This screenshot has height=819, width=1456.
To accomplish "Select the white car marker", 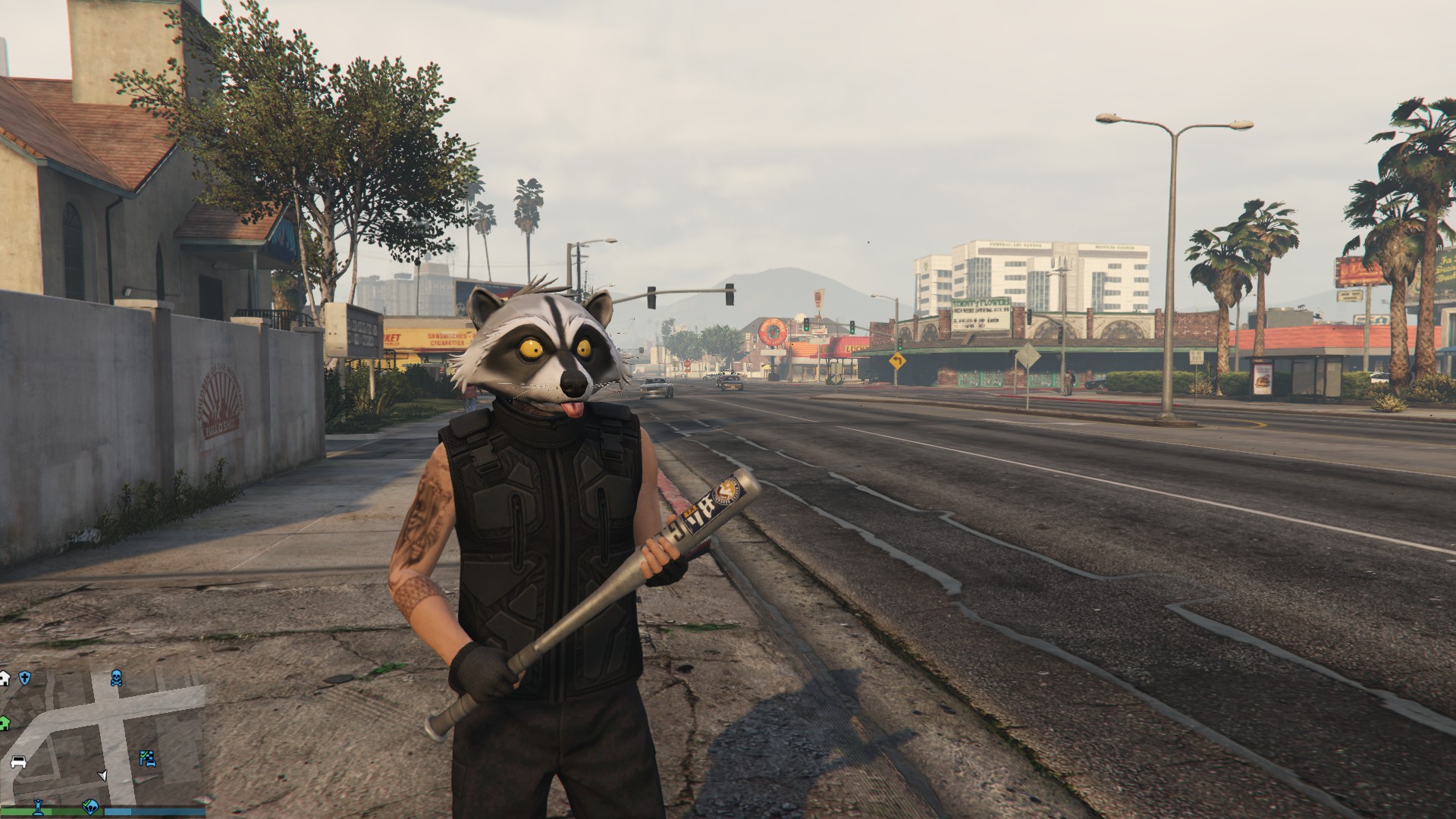I will [x=19, y=761].
